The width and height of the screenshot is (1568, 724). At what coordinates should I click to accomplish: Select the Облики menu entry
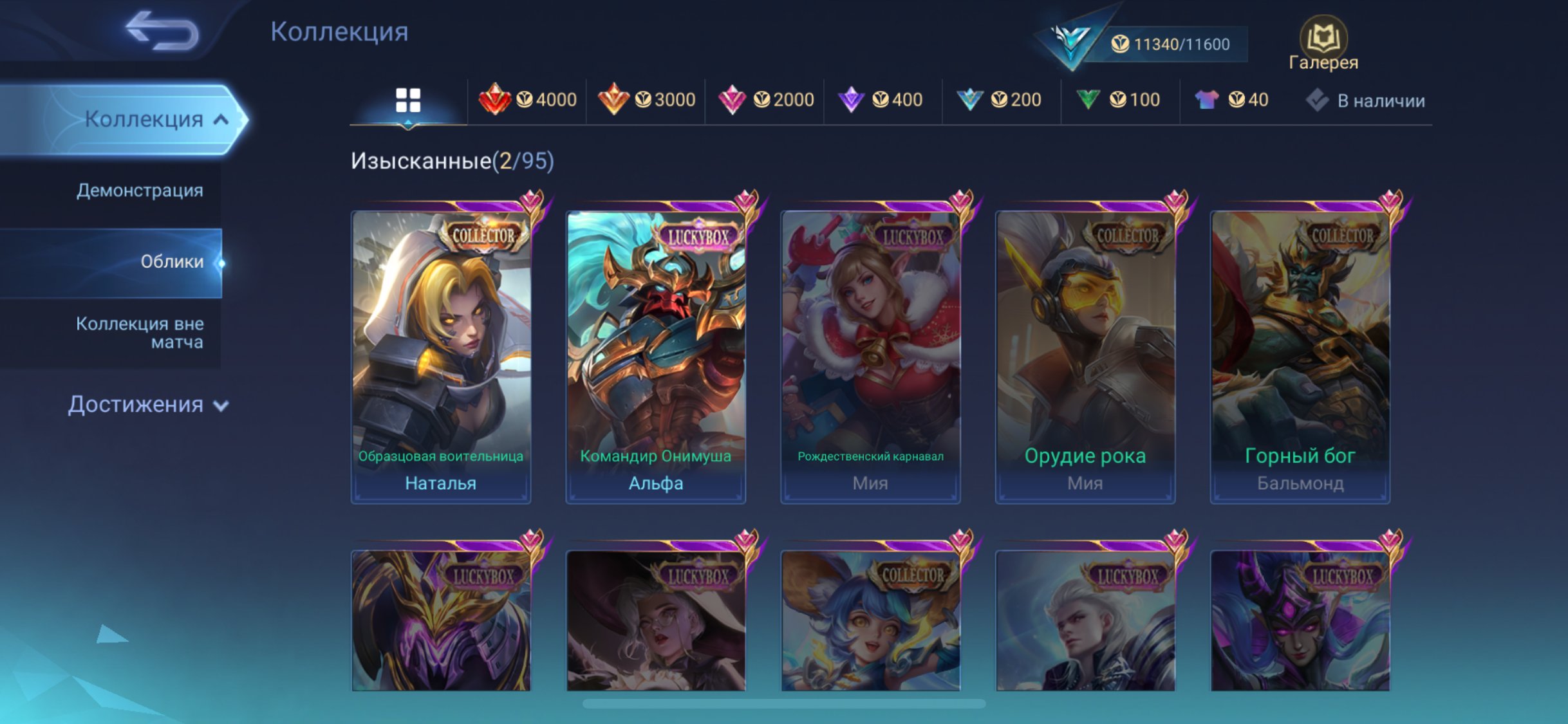point(171,261)
